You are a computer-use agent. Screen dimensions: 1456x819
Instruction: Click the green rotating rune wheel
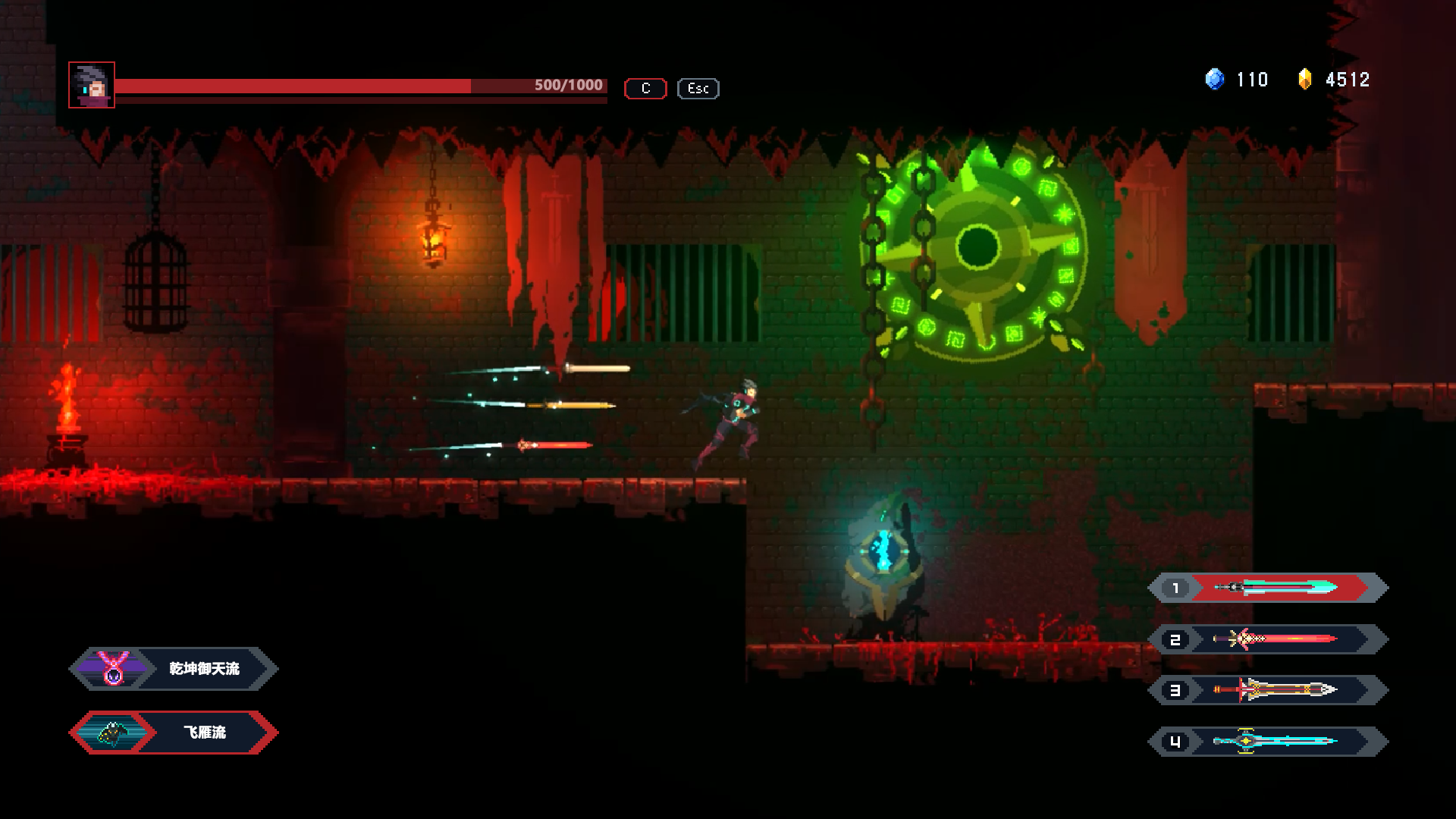tap(978, 246)
